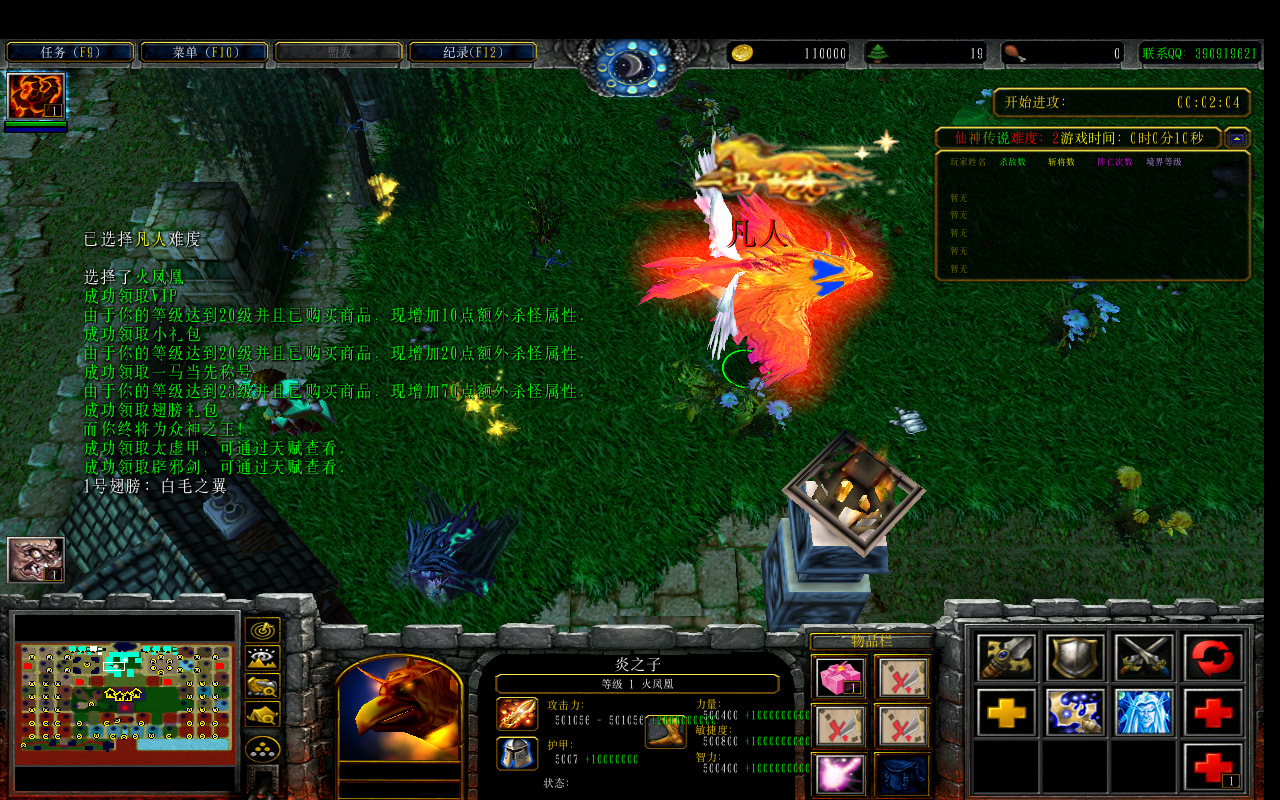Choose the silver shield command
This screenshot has height=800, width=1280.
tap(1076, 658)
